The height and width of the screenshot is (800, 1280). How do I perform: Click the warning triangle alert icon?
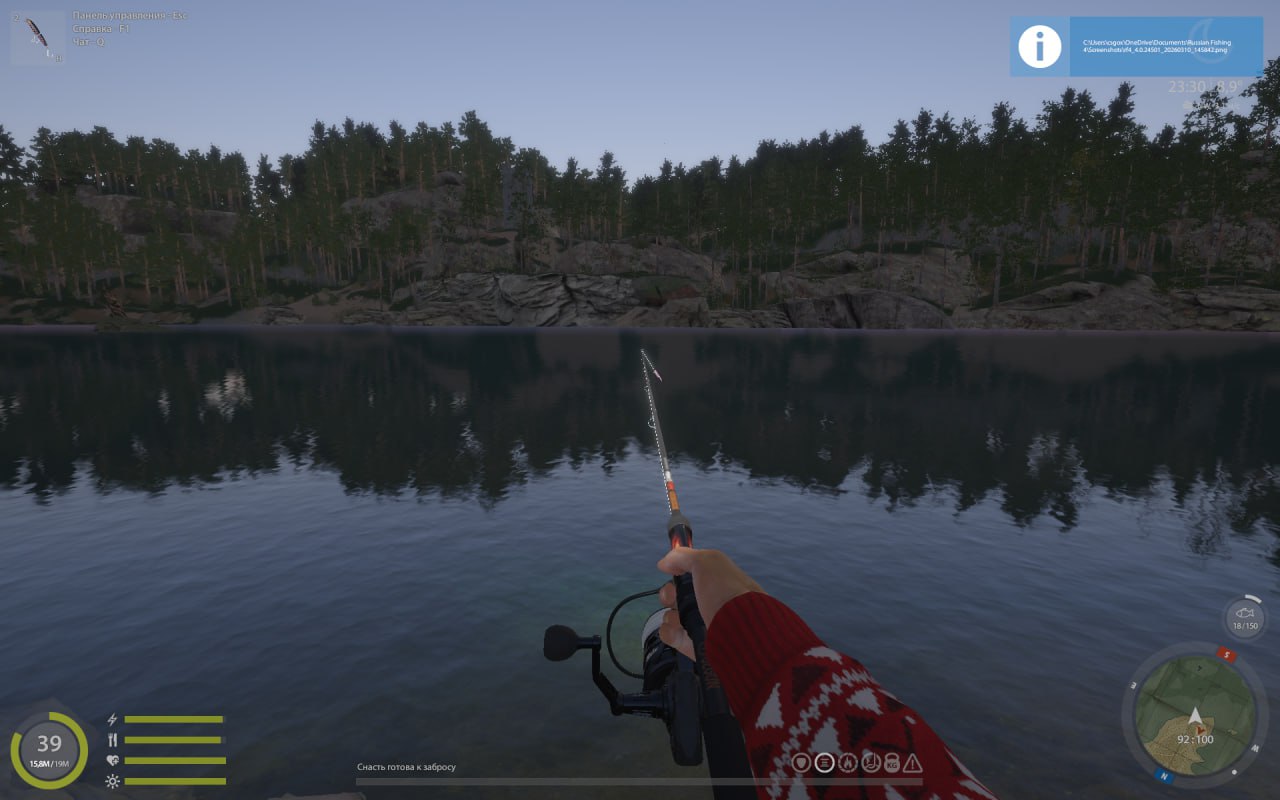(x=912, y=763)
